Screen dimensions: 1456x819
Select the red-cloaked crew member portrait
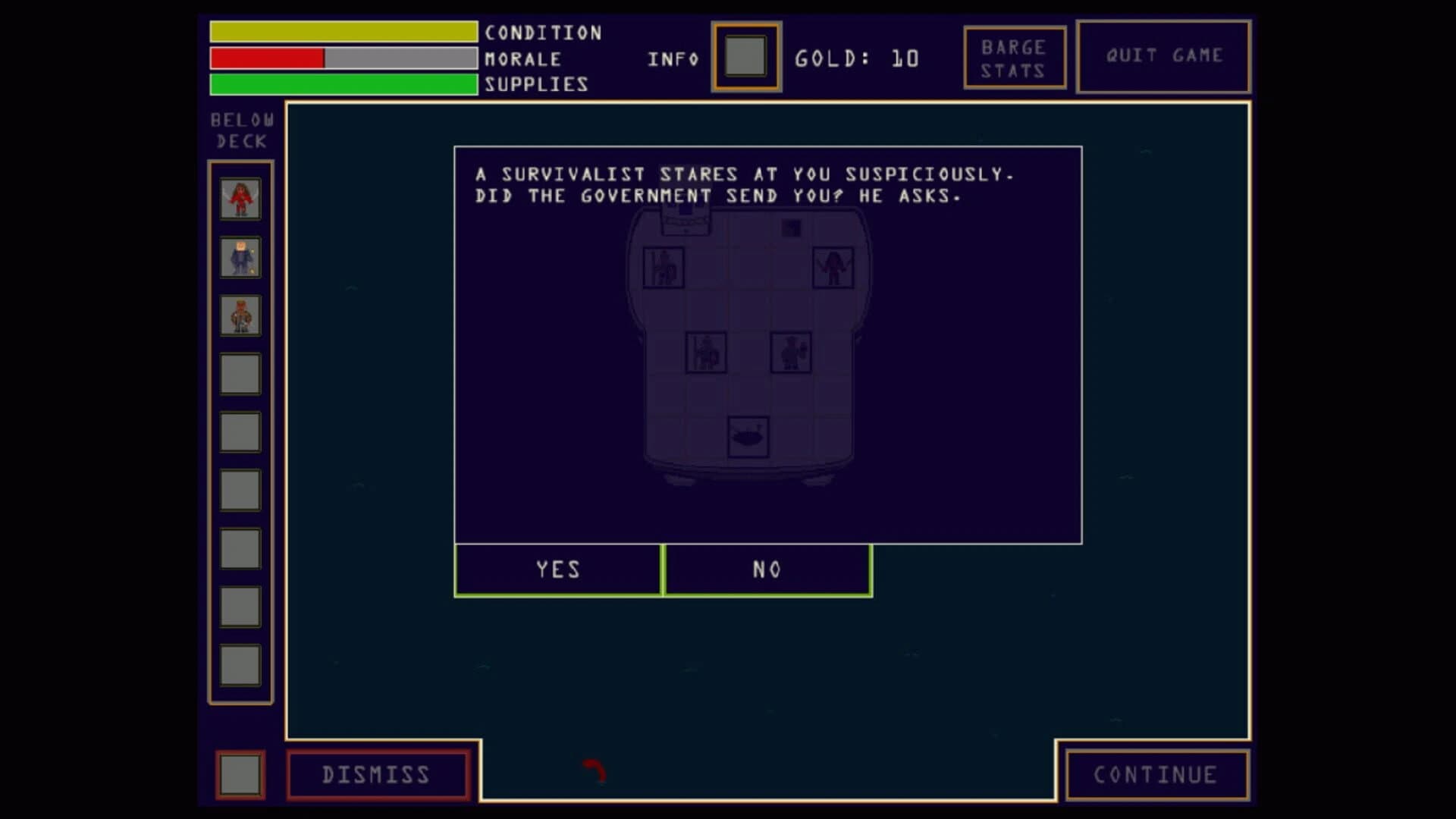pos(239,199)
